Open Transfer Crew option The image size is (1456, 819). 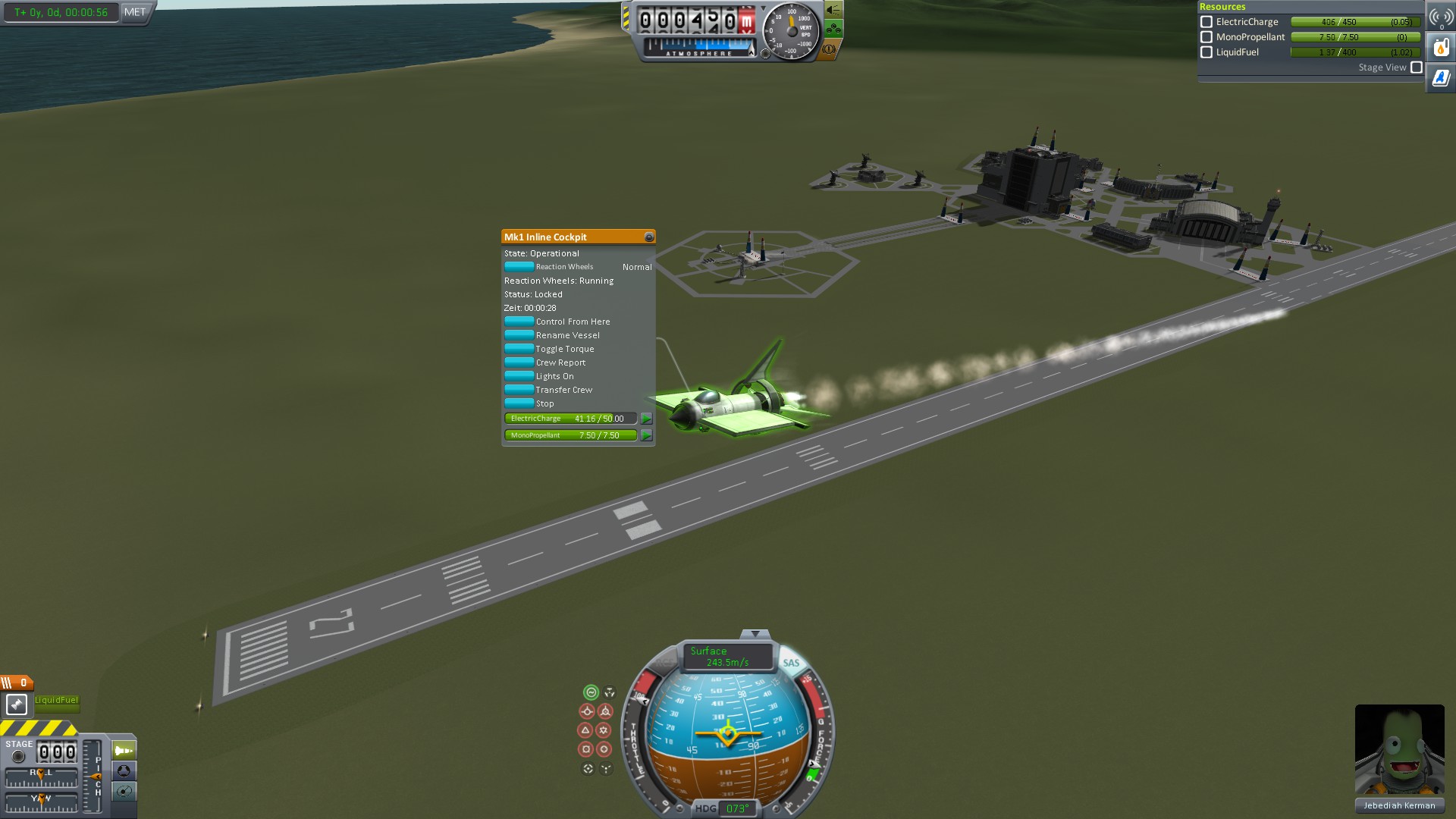[519, 390]
